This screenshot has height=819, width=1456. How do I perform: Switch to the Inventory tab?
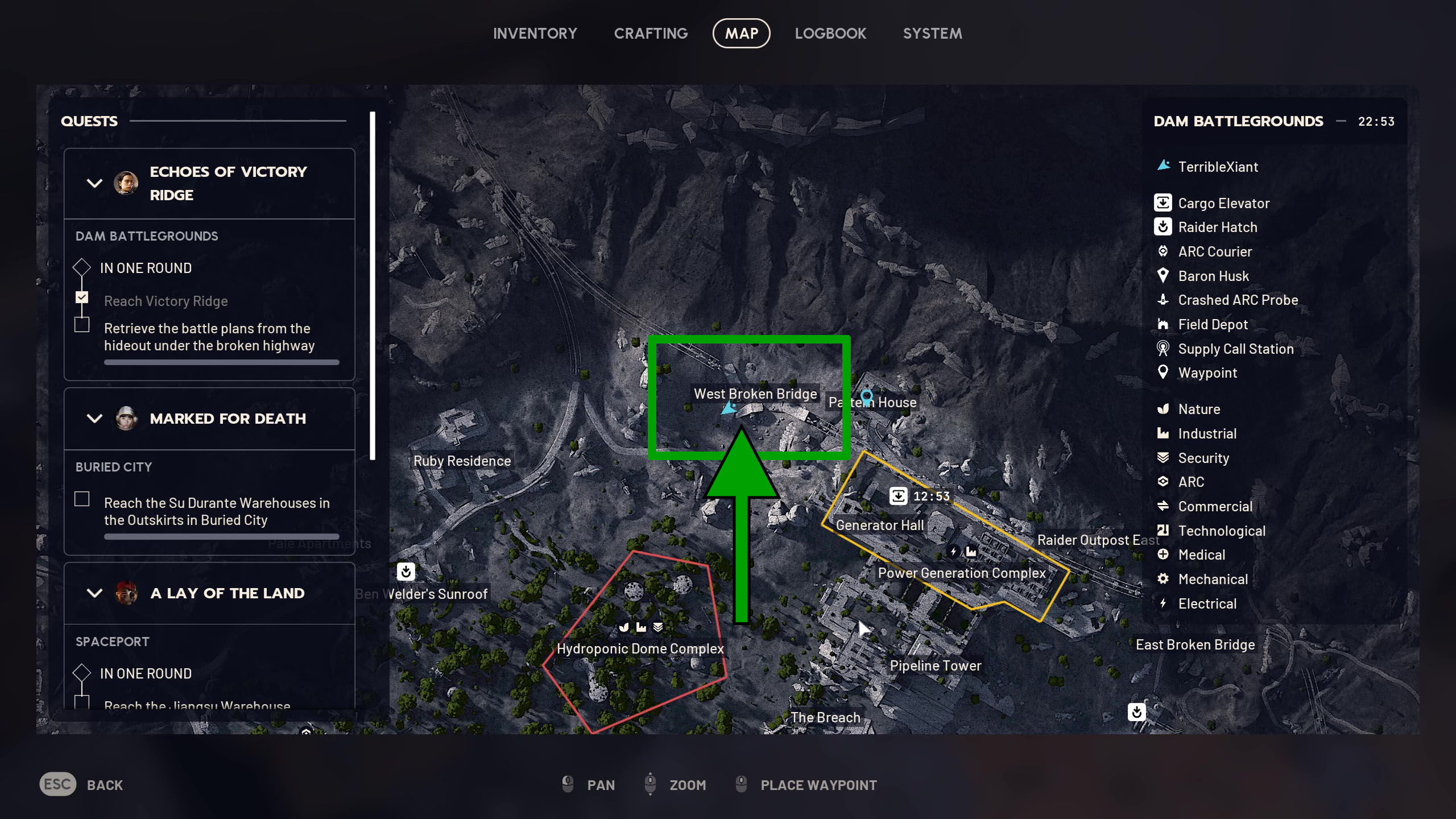535,34
